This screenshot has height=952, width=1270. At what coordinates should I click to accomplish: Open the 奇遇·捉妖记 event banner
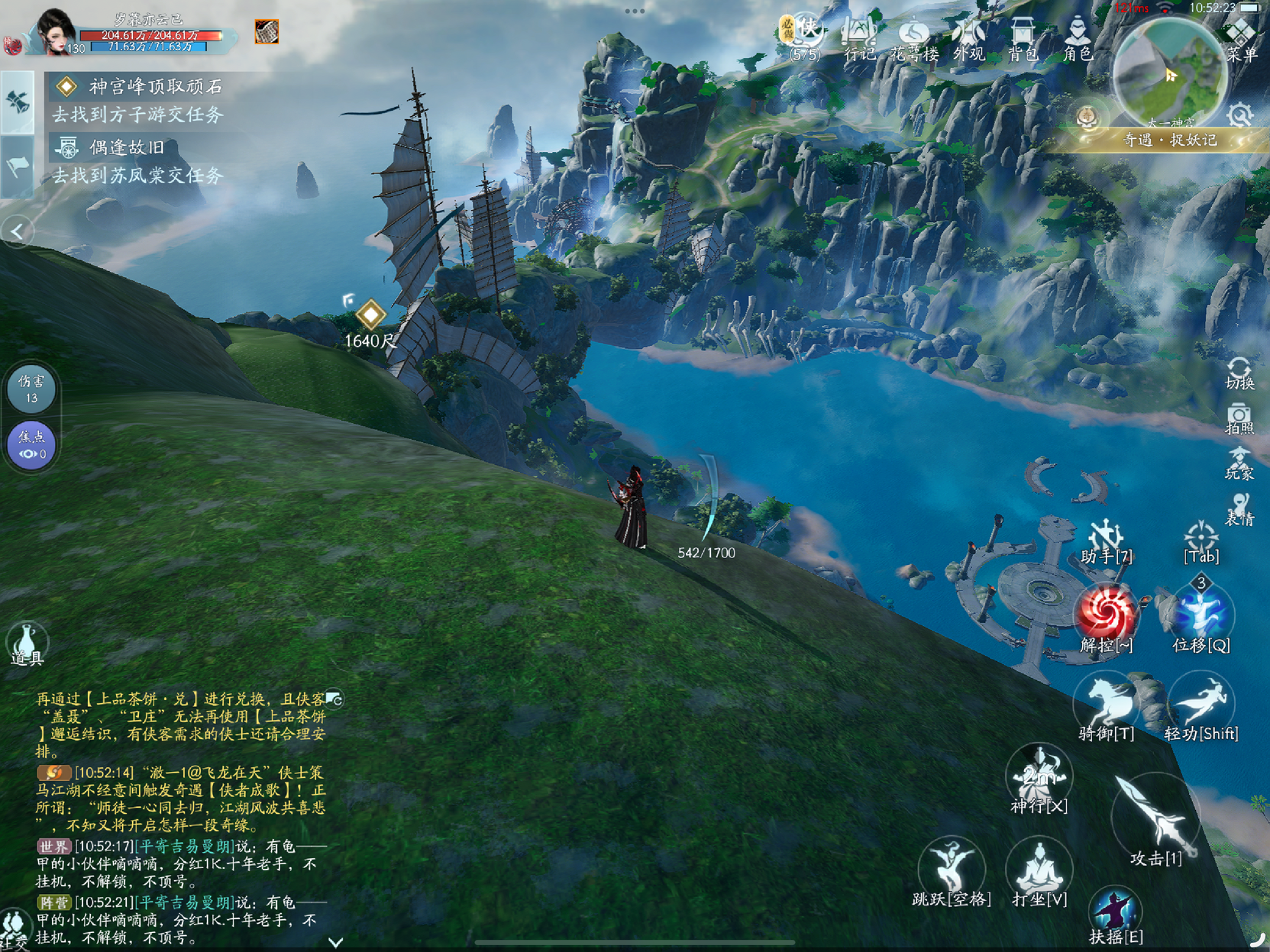click(x=1169, y=140)
